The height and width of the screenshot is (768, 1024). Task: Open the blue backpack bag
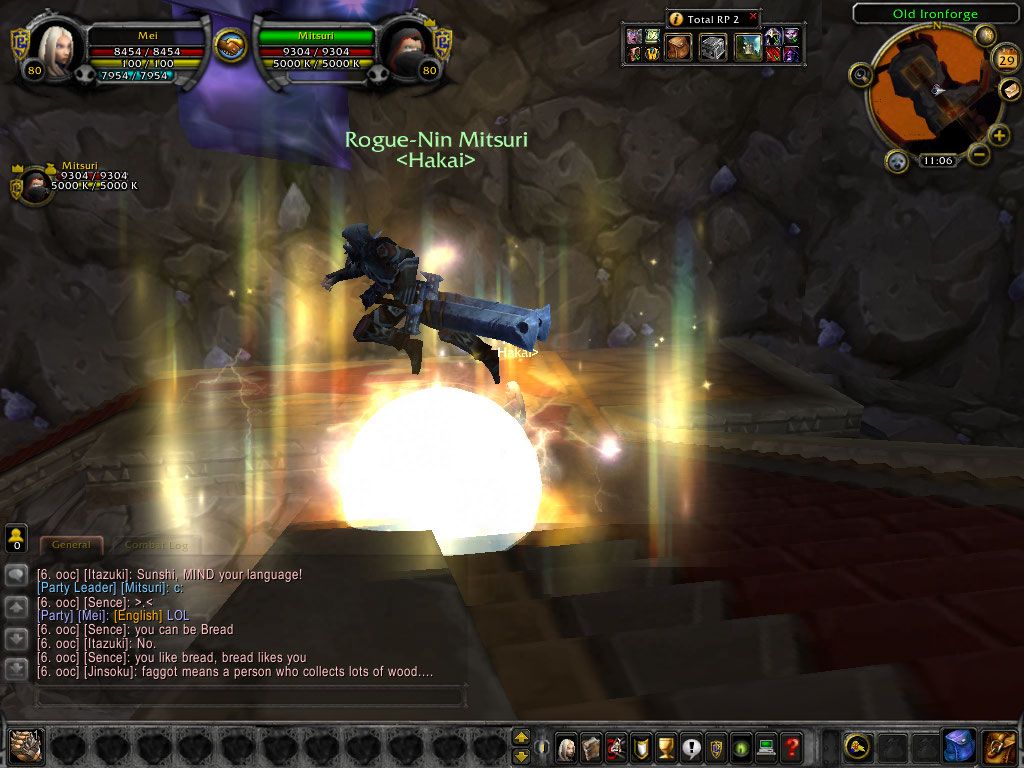point(958,745)
